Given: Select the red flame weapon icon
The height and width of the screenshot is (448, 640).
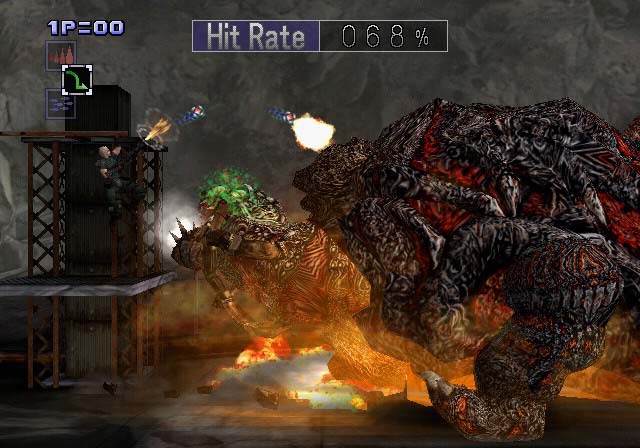Looking at the screenshot, I should pos(60,55).
